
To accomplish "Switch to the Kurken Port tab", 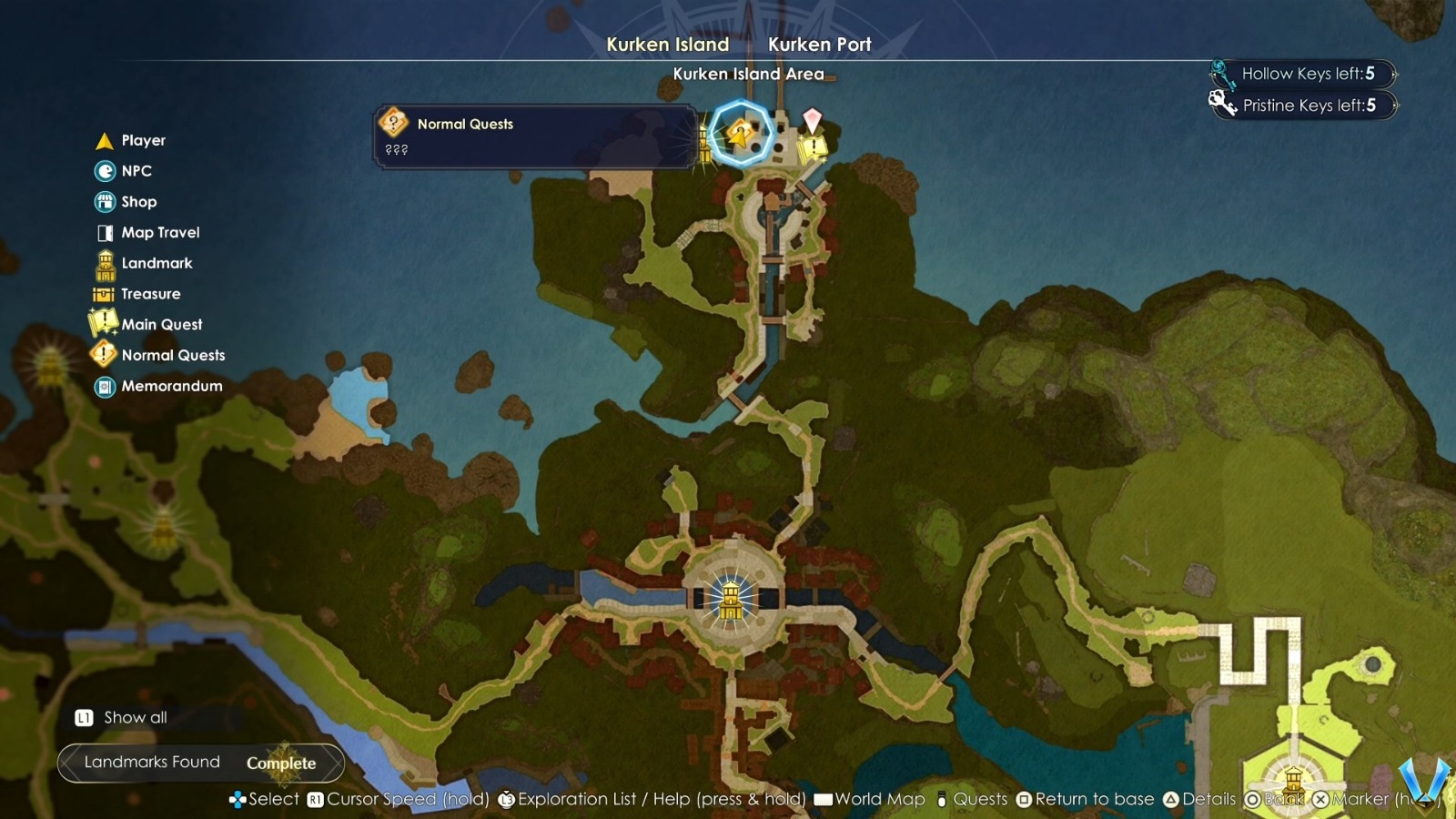I will (819, 44).
